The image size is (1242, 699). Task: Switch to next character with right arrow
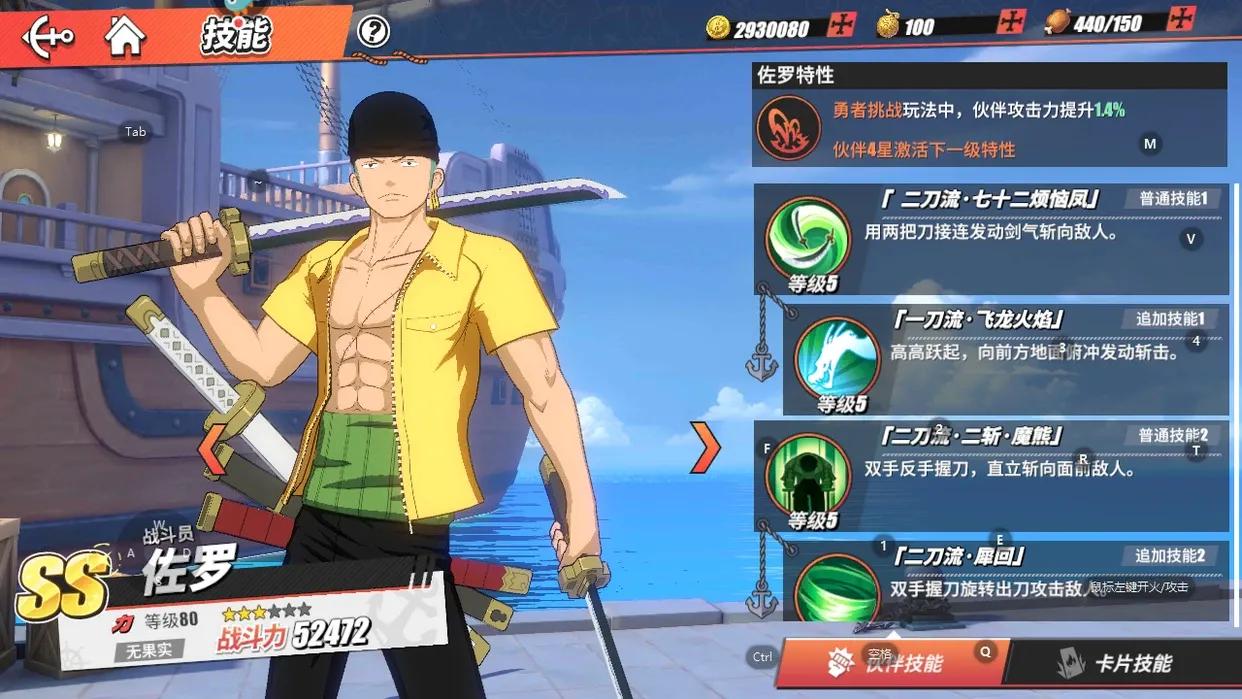705,447
